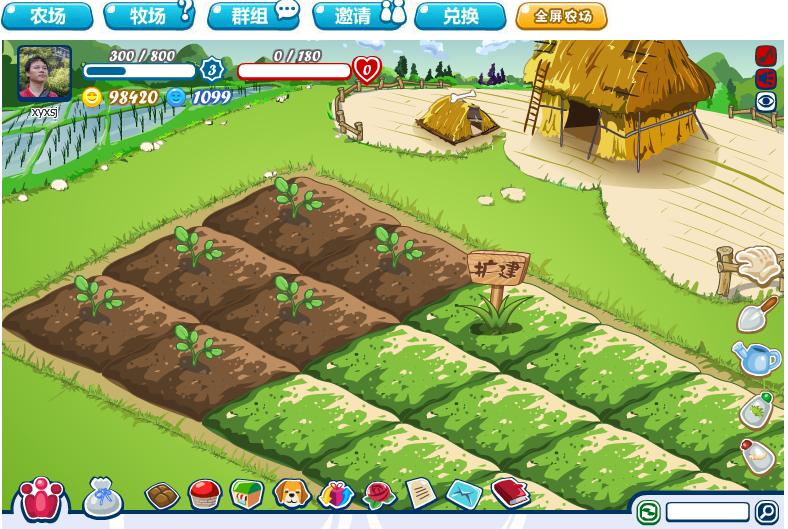
Task: Open the 群组 groups tab
Action: click(253, 16)
